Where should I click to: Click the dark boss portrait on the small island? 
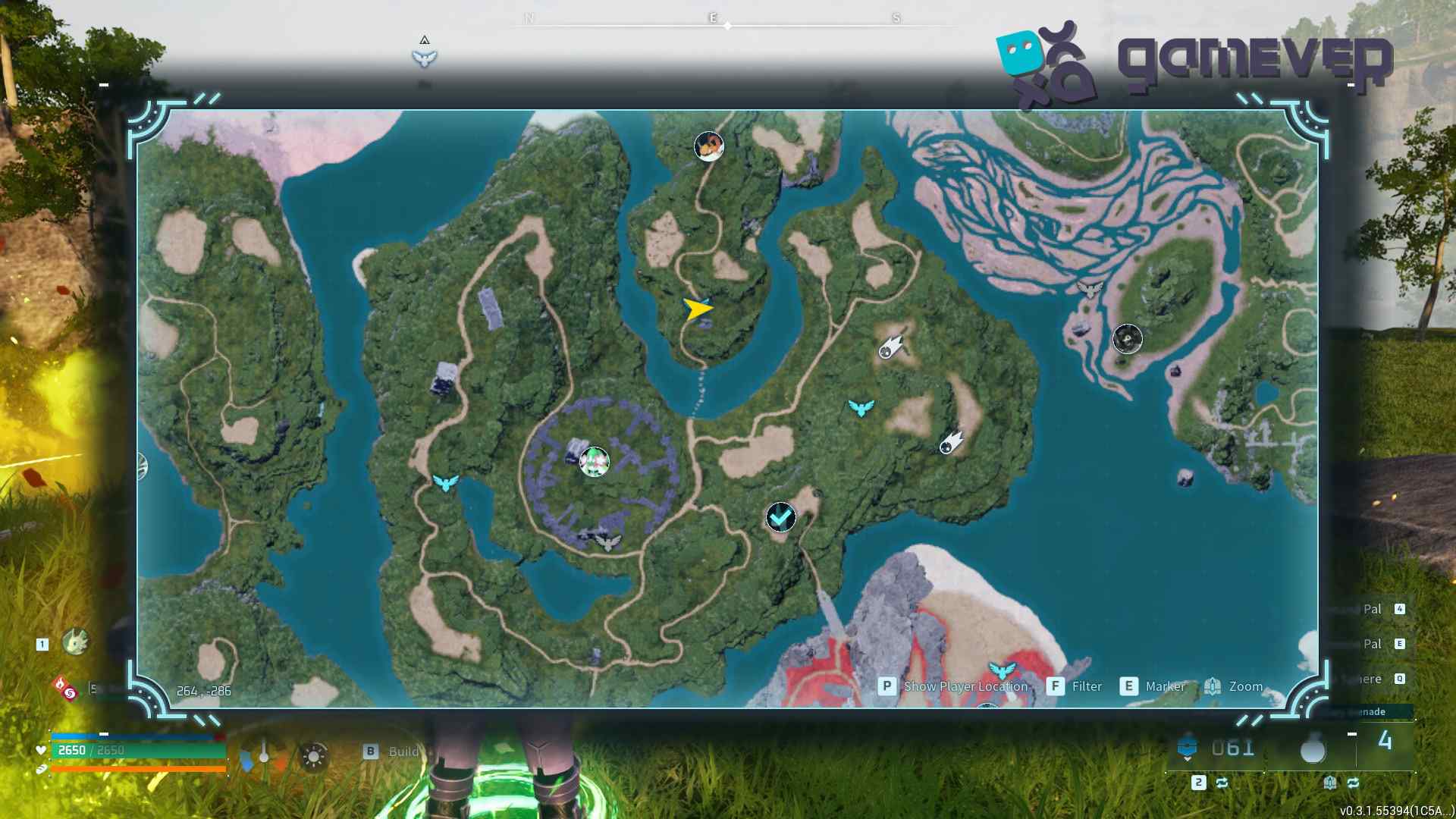(x=1127, y=338)
